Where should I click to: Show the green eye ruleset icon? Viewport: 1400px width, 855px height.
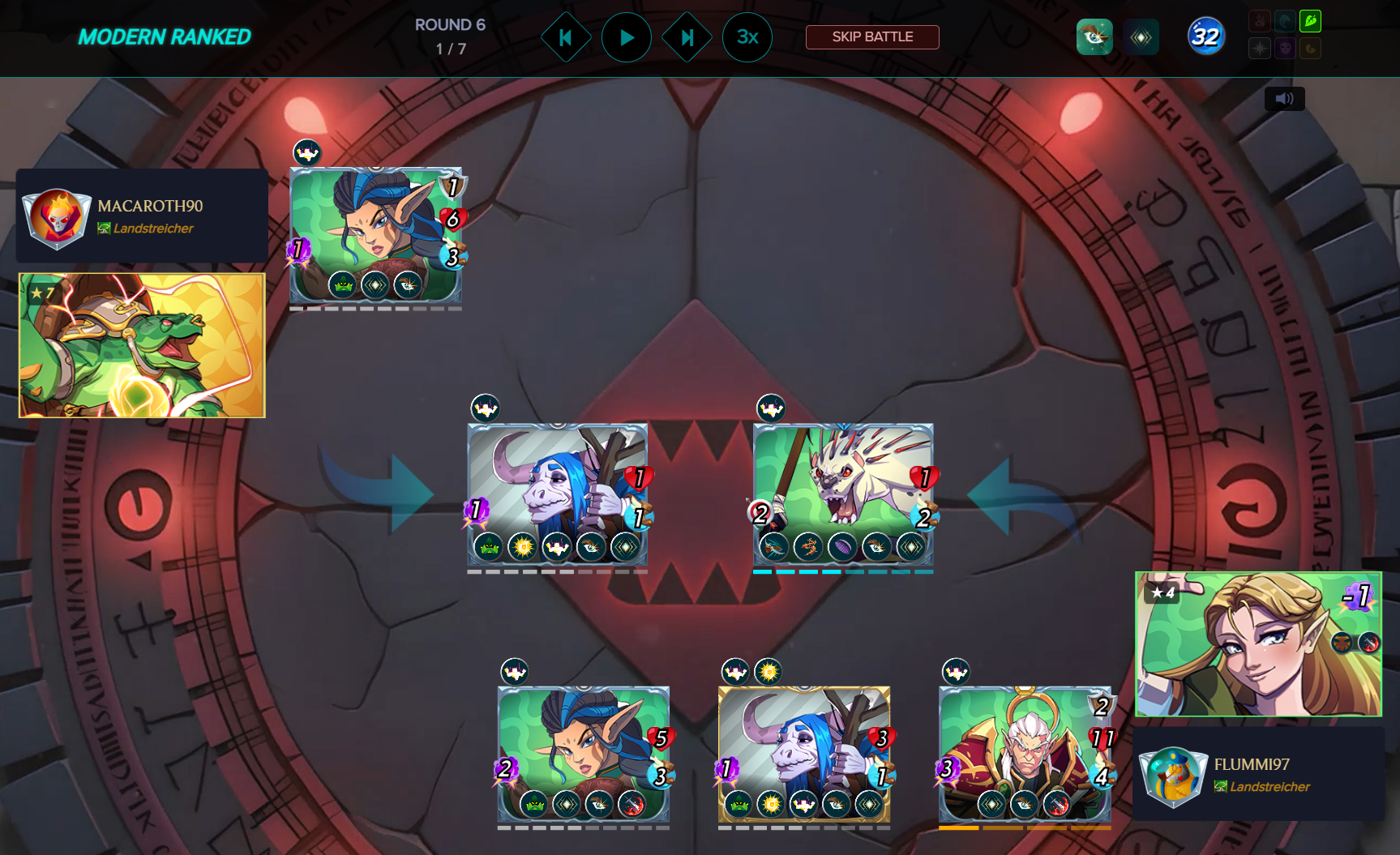pos(1094,37)
